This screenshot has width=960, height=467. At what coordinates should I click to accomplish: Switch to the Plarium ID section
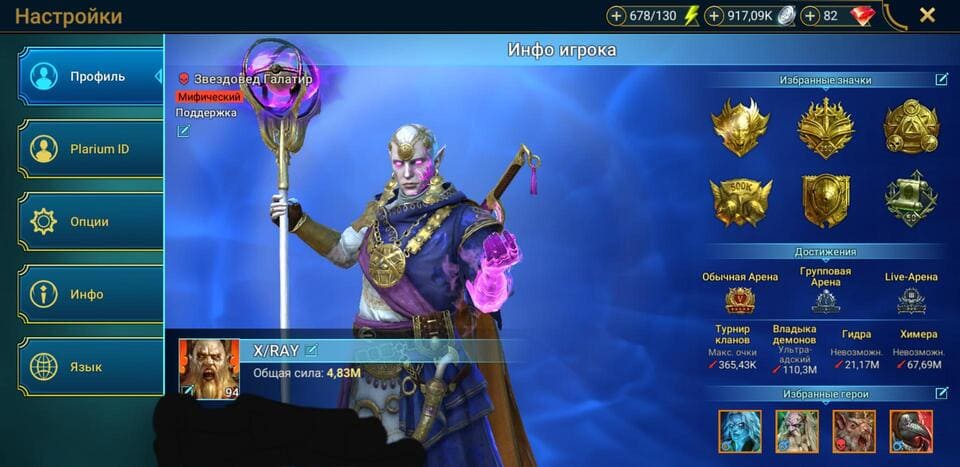point(90,149)
